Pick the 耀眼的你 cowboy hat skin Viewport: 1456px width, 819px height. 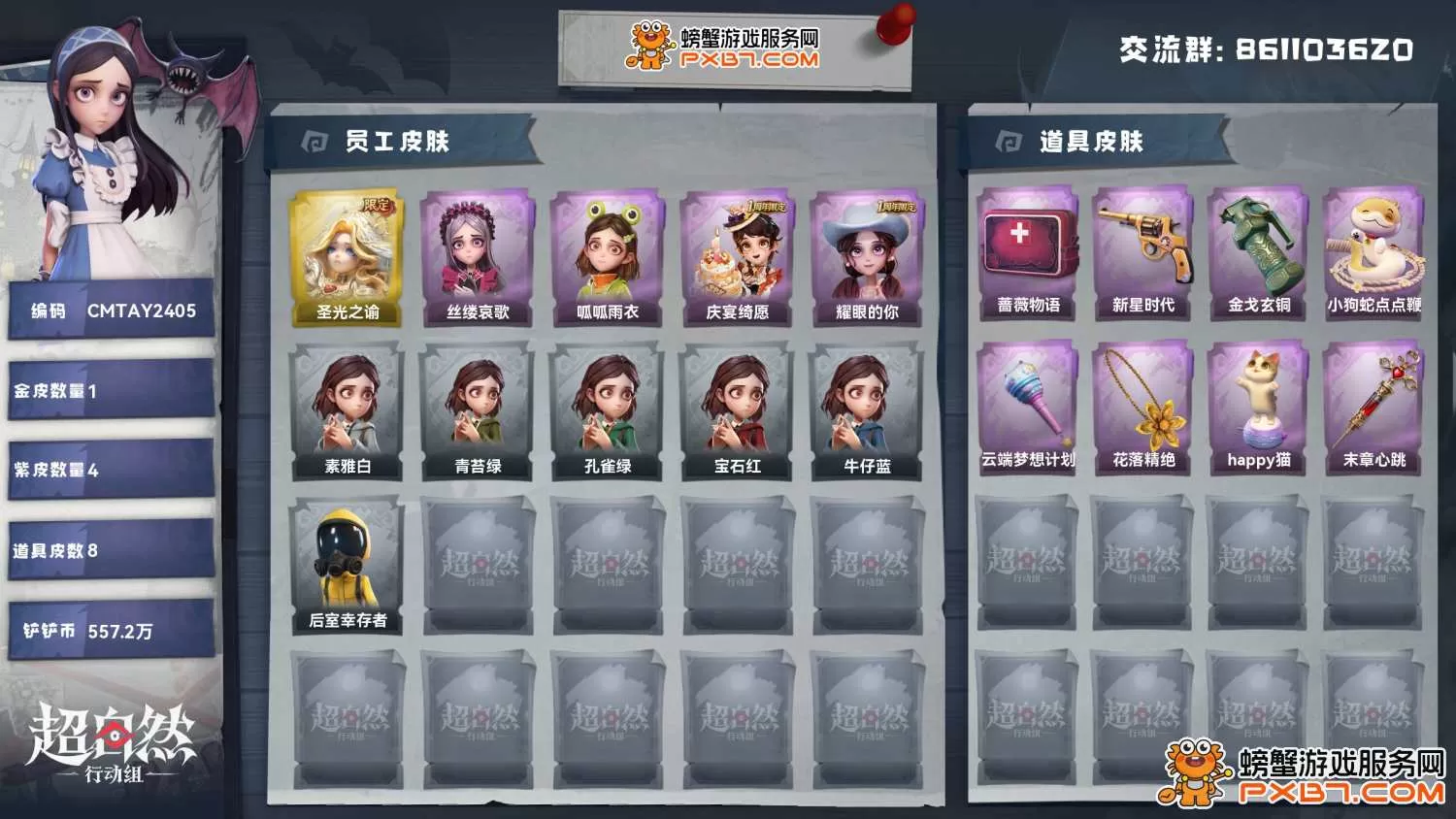click(867, 257)
